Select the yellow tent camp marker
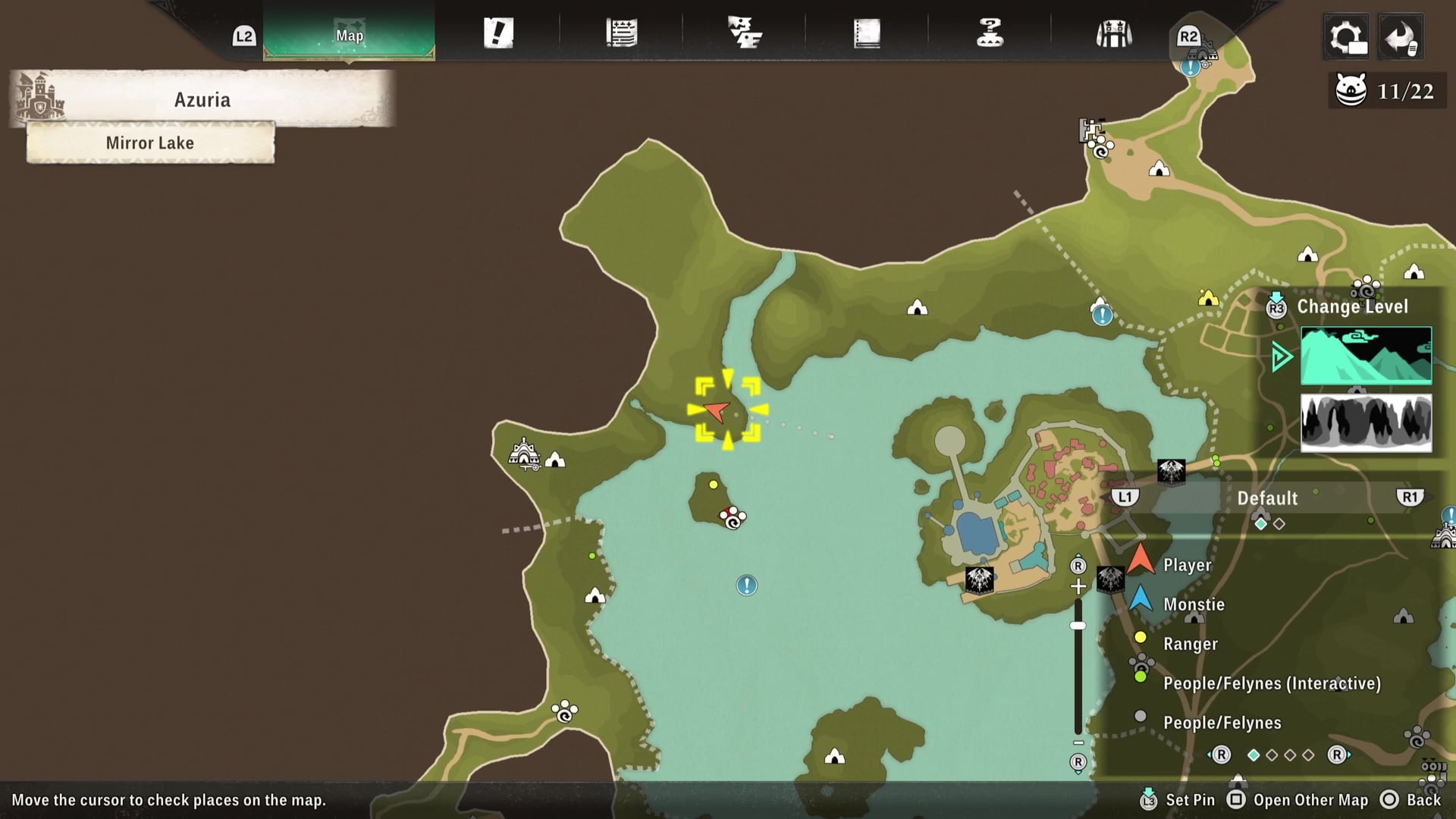 [x=1207, y=298]
